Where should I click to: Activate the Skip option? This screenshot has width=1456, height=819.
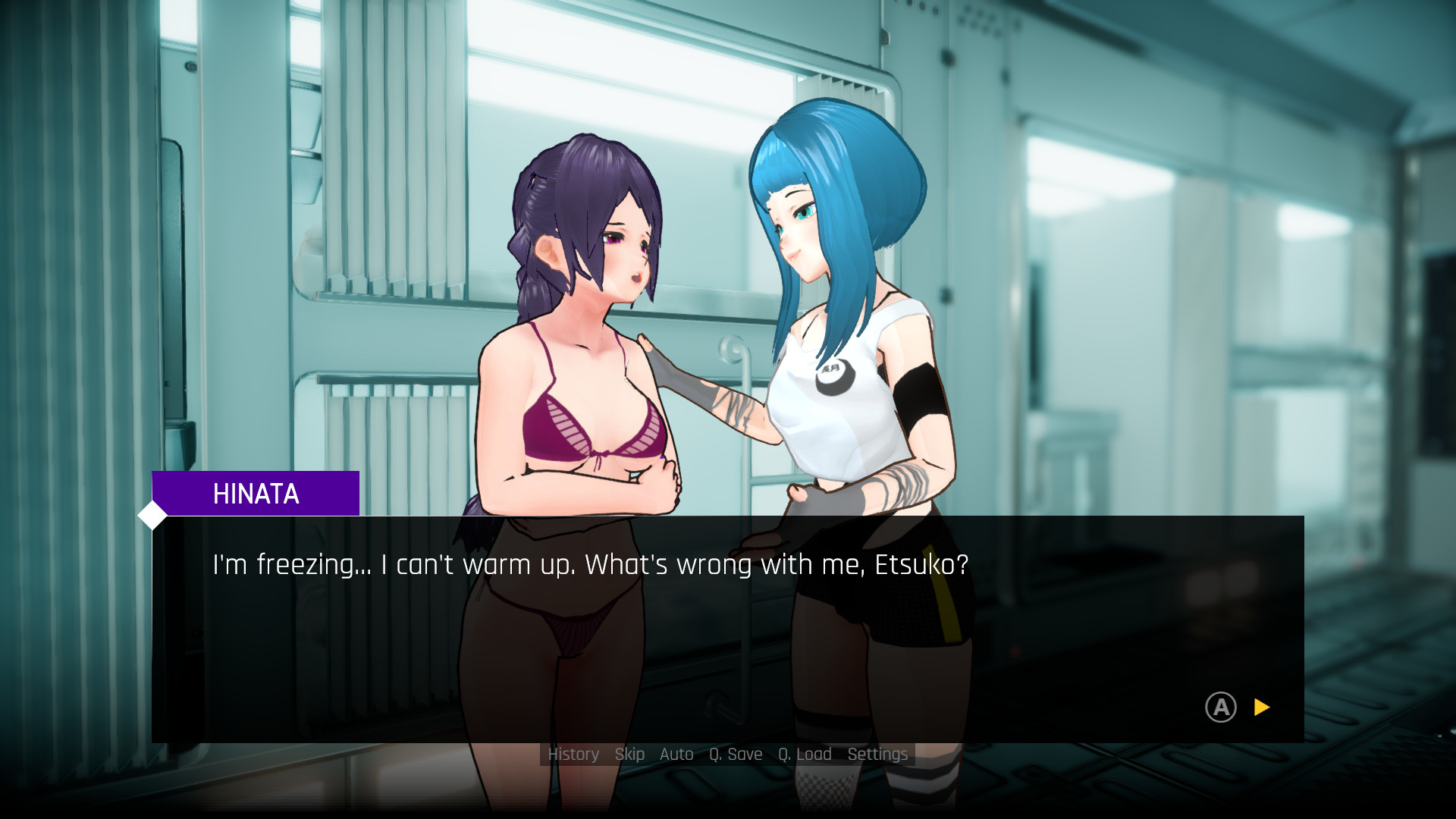pos(629,755)
